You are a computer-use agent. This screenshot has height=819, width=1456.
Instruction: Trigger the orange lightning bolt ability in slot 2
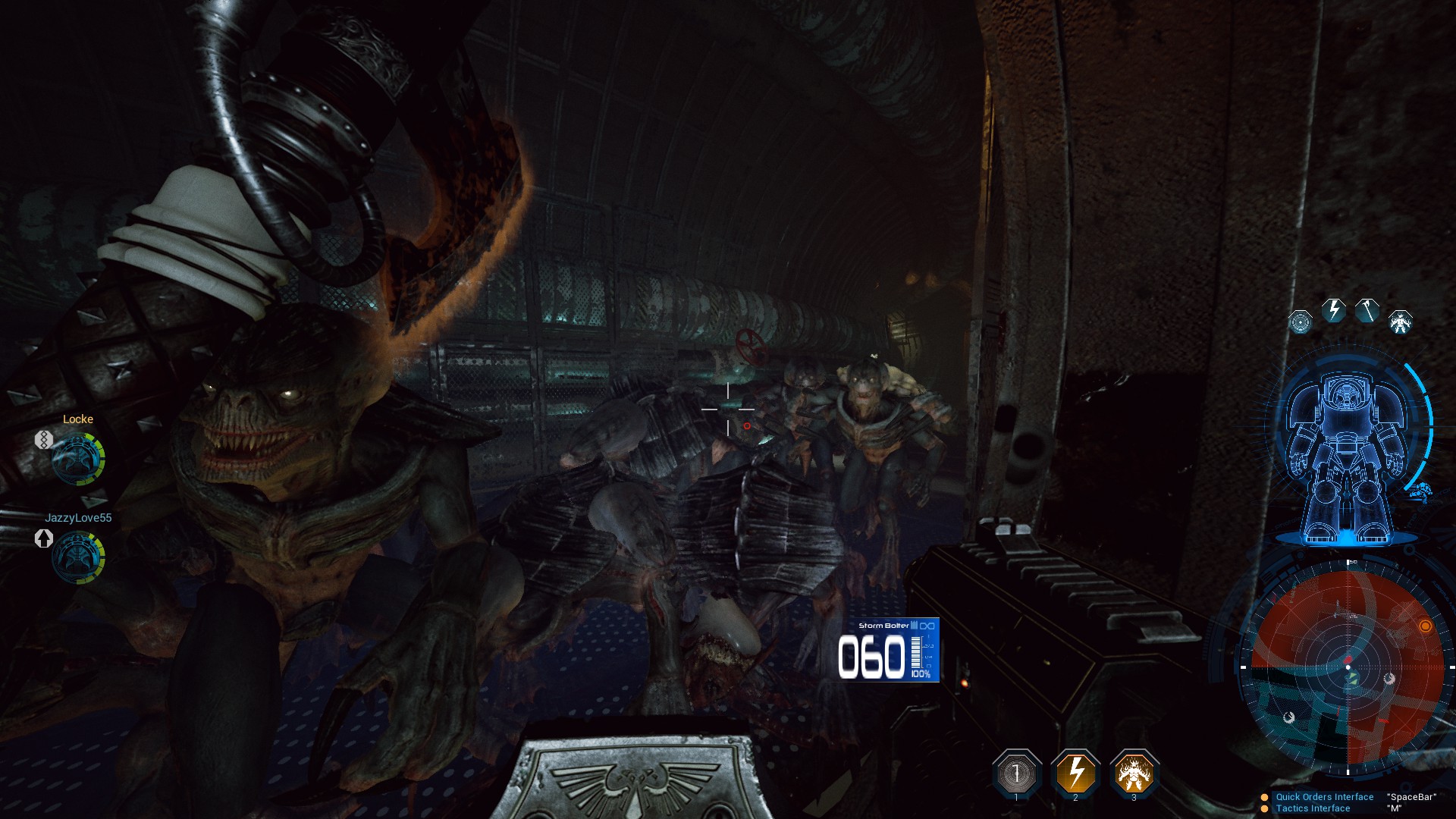[1075, 773]
